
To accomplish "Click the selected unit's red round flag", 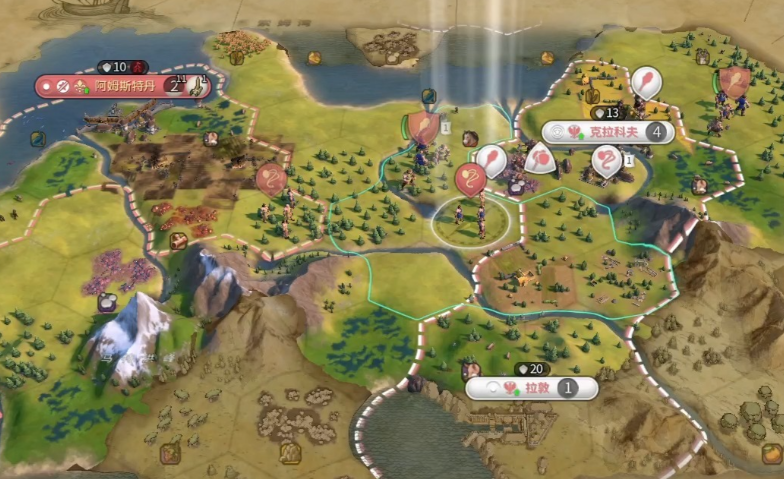I will pyautogui.click(x=470, y=180).
